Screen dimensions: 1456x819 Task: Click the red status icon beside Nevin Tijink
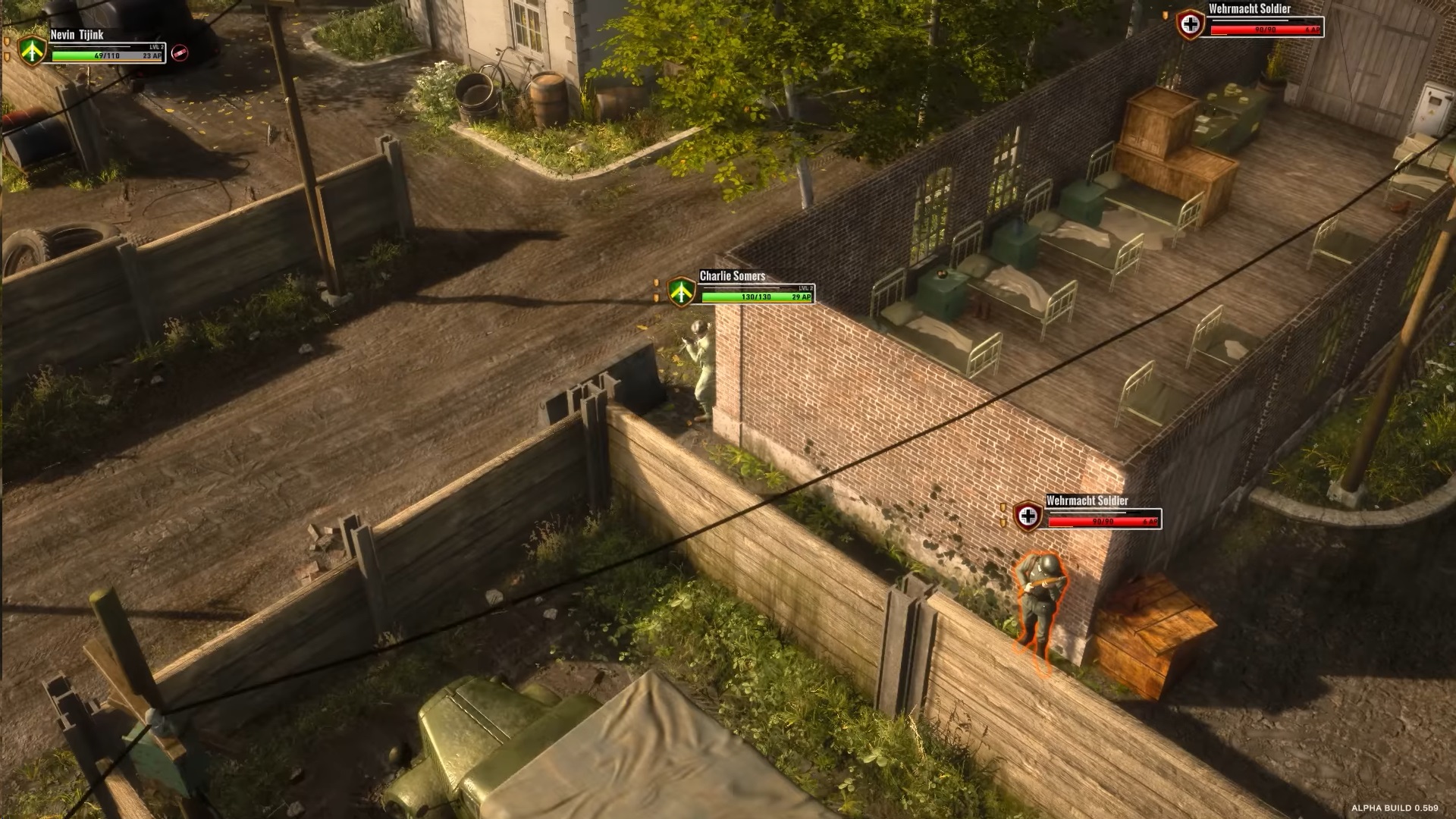click(180, 52)
